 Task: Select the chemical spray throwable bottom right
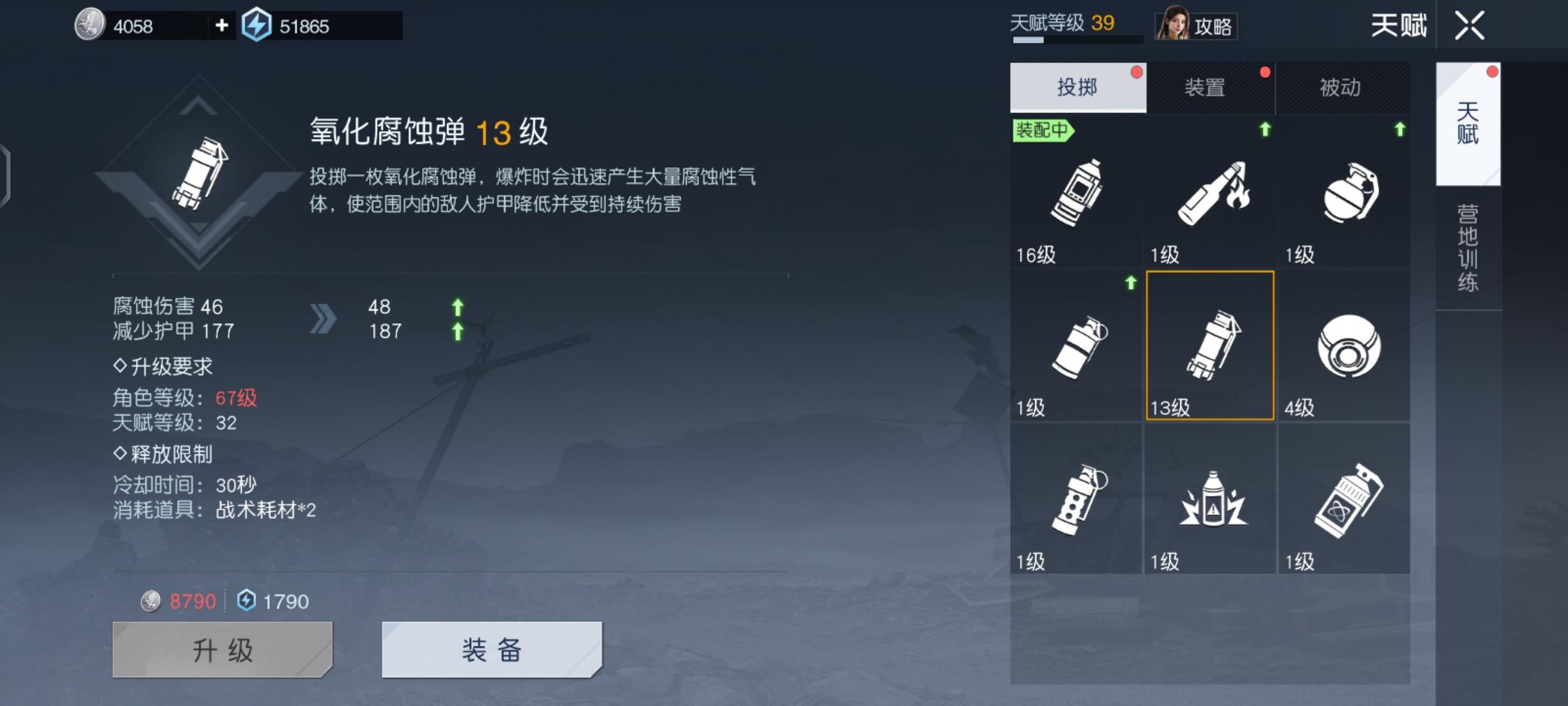(x=1343, y=500)
